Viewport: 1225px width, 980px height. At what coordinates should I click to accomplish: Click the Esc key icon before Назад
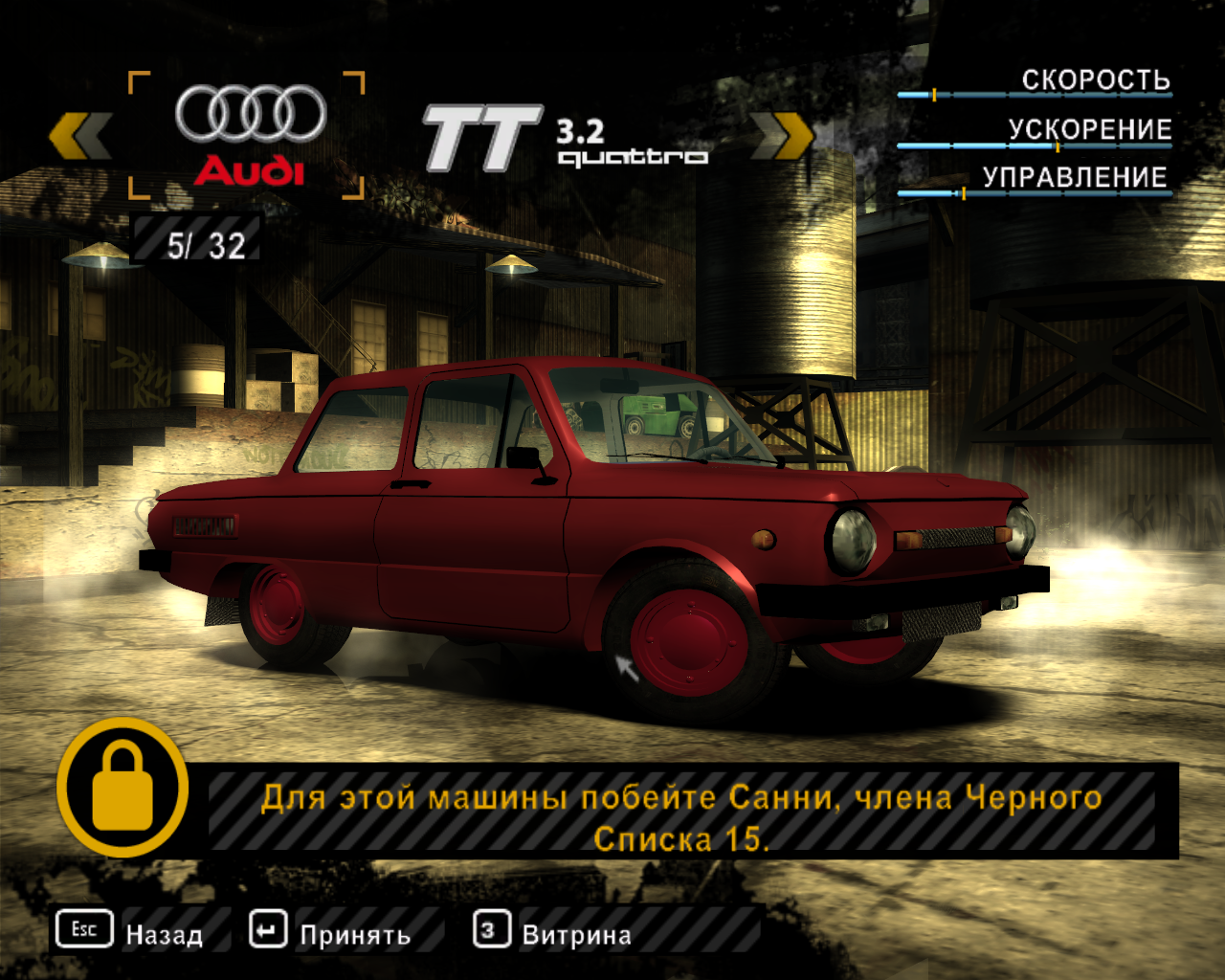[x=84, y=928]
